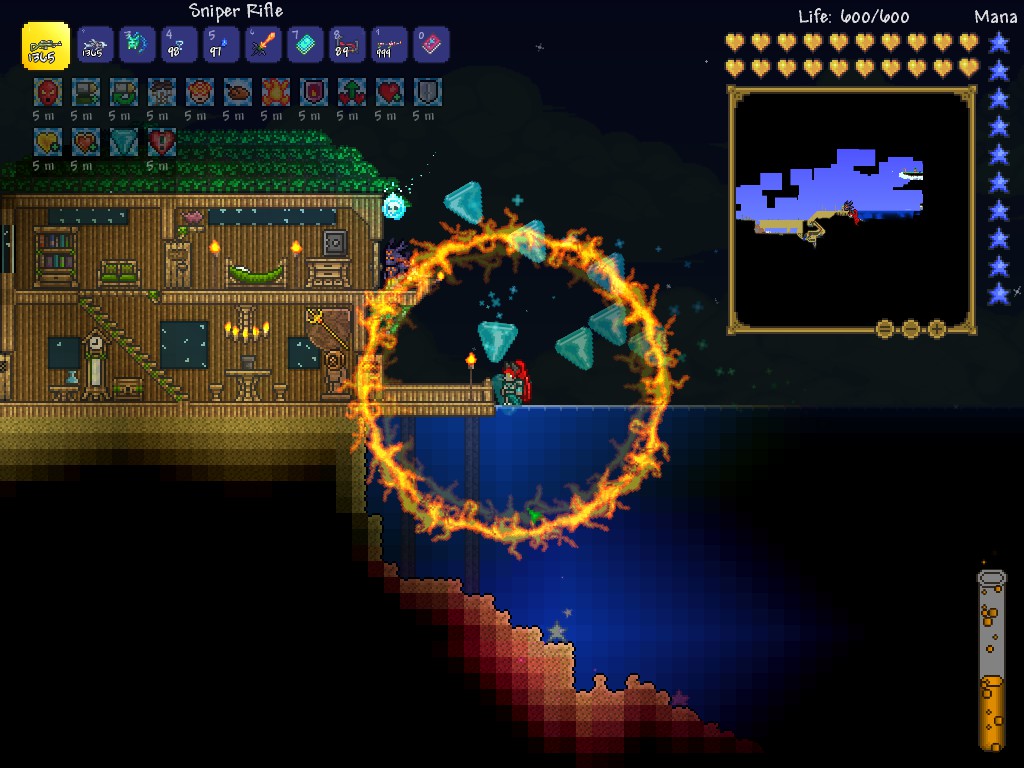The width and height of the screenshot is (1024, 768).
Task: Select the hotbar item with 98 count
Action: tap(179, 45)
